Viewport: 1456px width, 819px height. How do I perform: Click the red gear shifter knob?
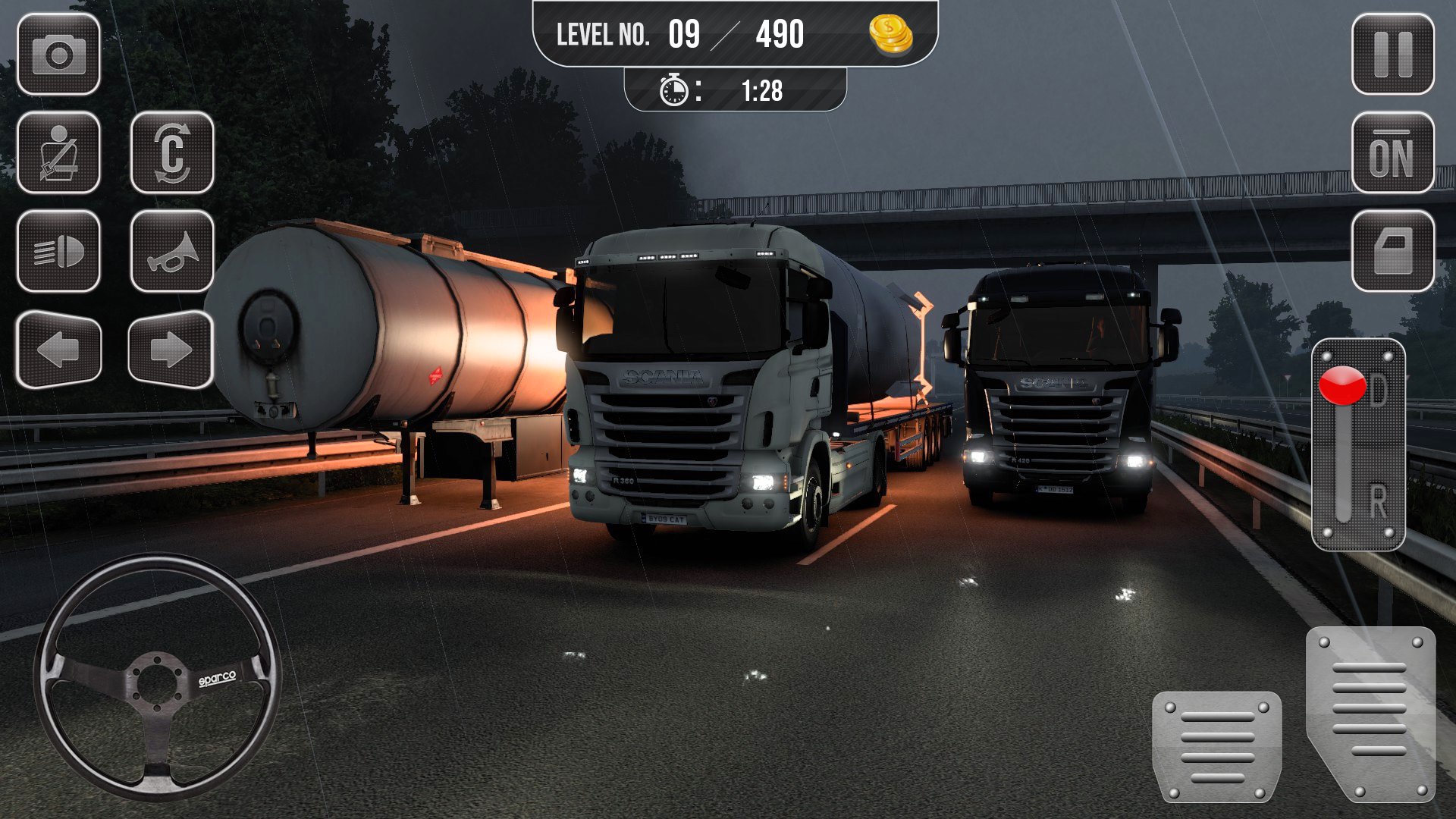pyautogui.click(x=1342, y=385)
